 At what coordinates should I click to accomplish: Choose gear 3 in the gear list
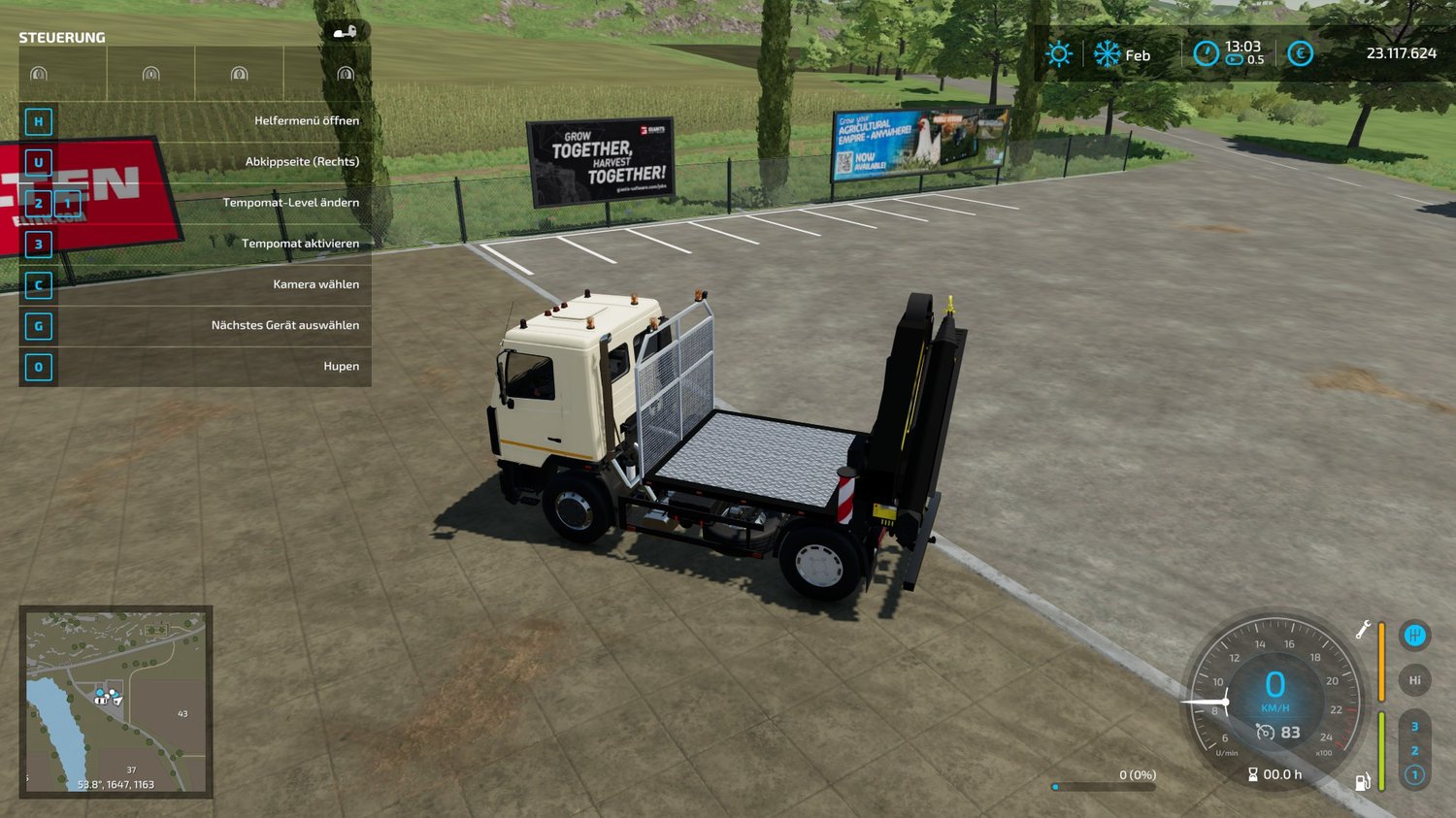click(x=1414, y=726)
